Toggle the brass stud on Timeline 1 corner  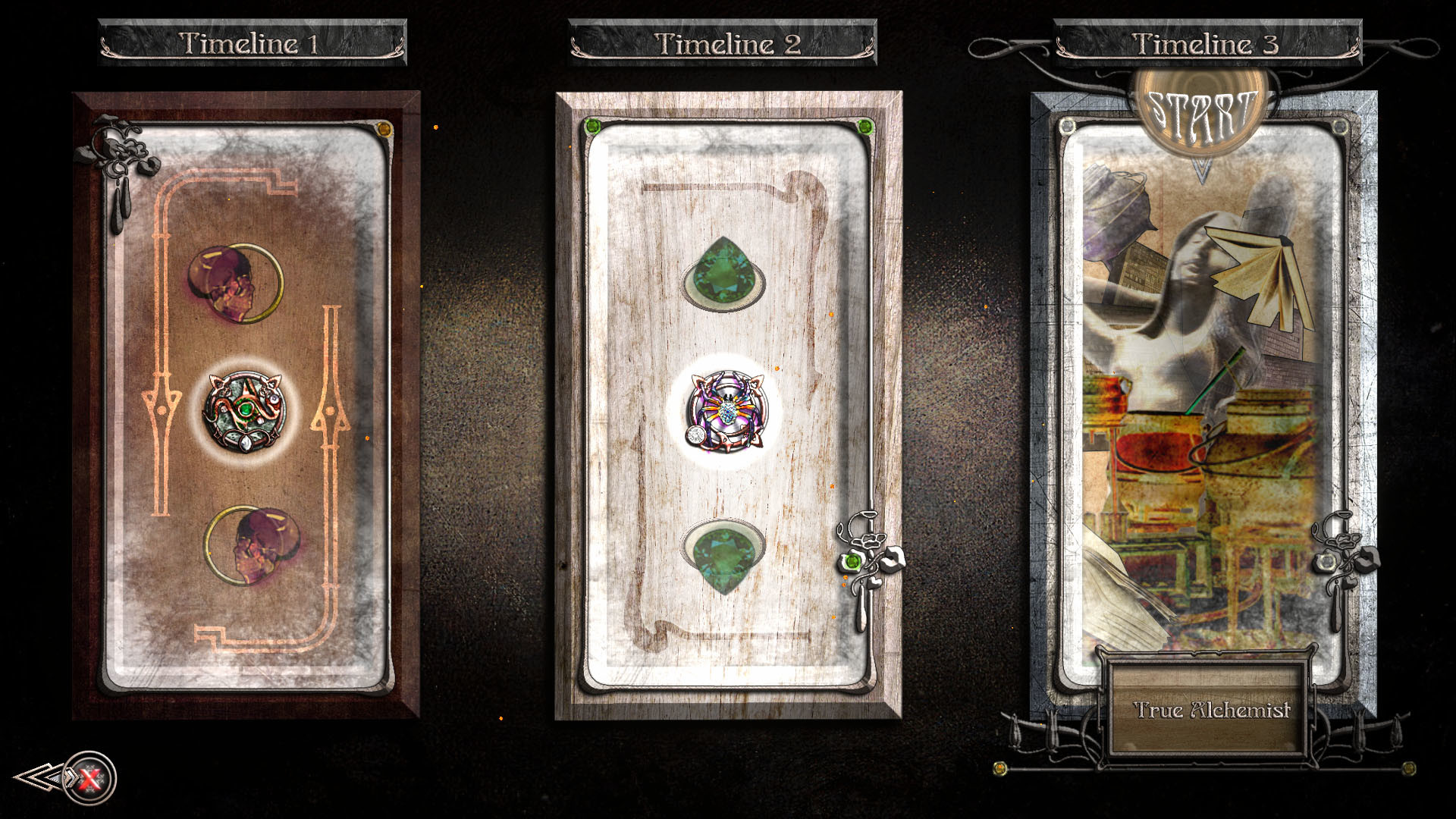tap(385, 129)
